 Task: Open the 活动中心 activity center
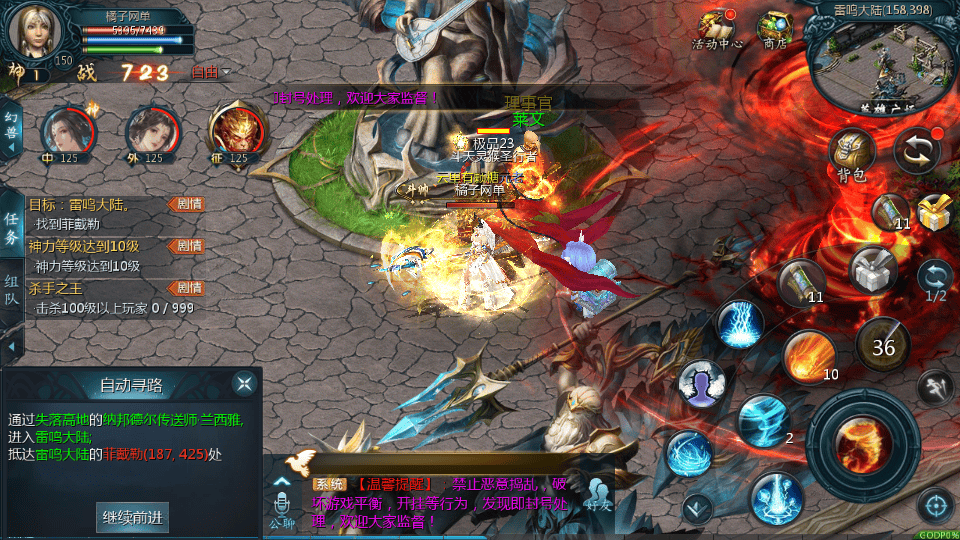click(717, 29)
